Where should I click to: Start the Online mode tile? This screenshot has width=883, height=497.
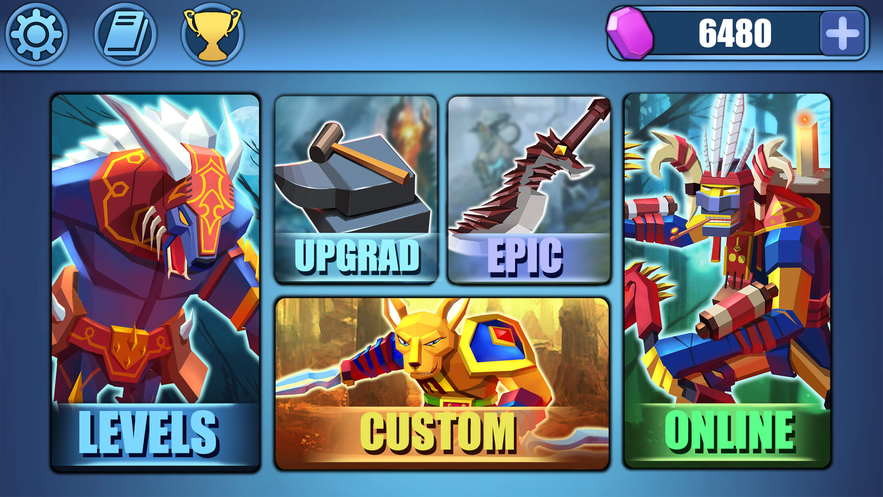727,282
